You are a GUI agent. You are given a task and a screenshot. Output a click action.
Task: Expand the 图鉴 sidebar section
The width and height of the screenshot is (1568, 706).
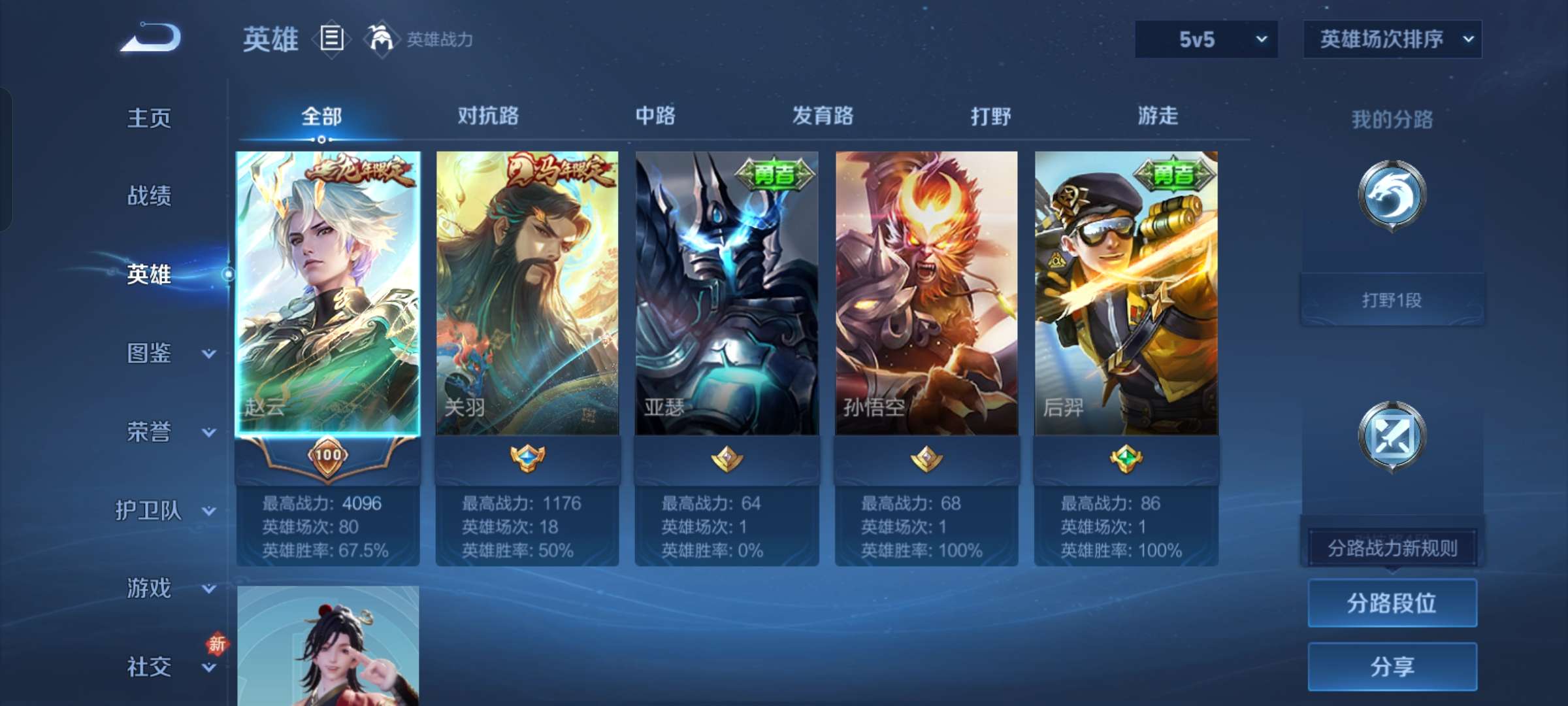[x=157, y=353]
